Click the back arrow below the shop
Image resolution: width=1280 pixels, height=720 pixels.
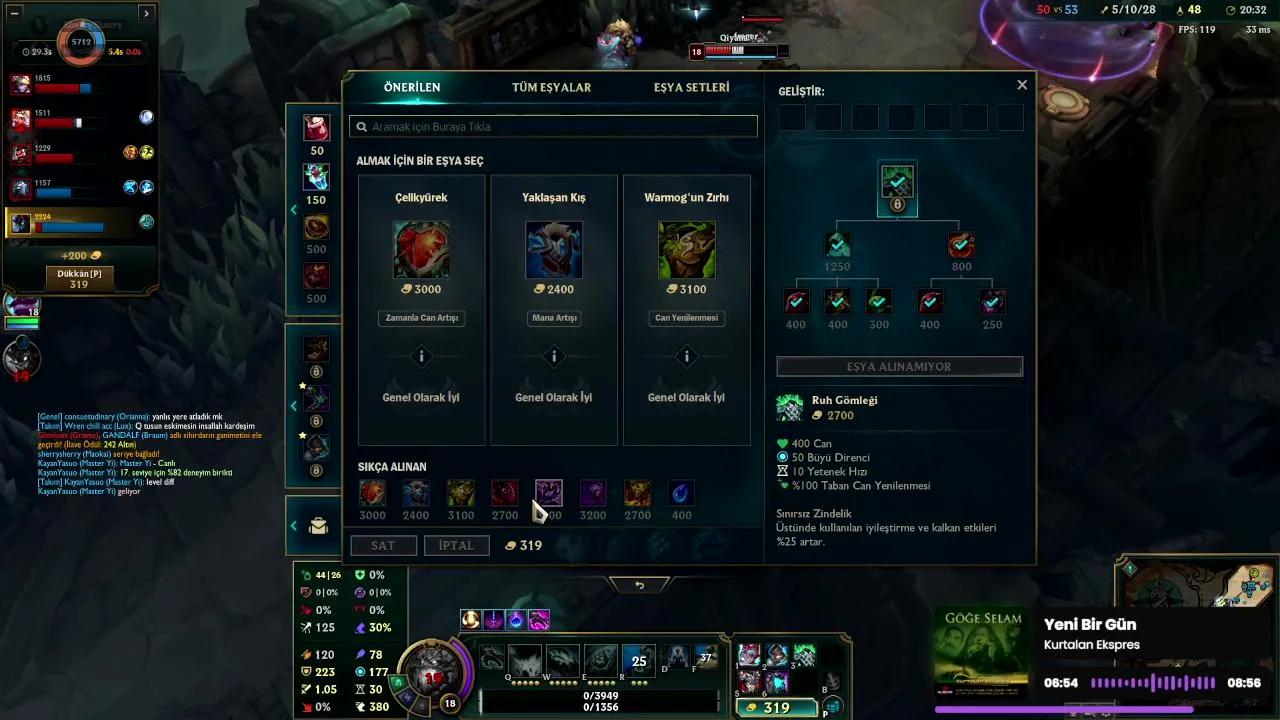[x=639, y=585]
